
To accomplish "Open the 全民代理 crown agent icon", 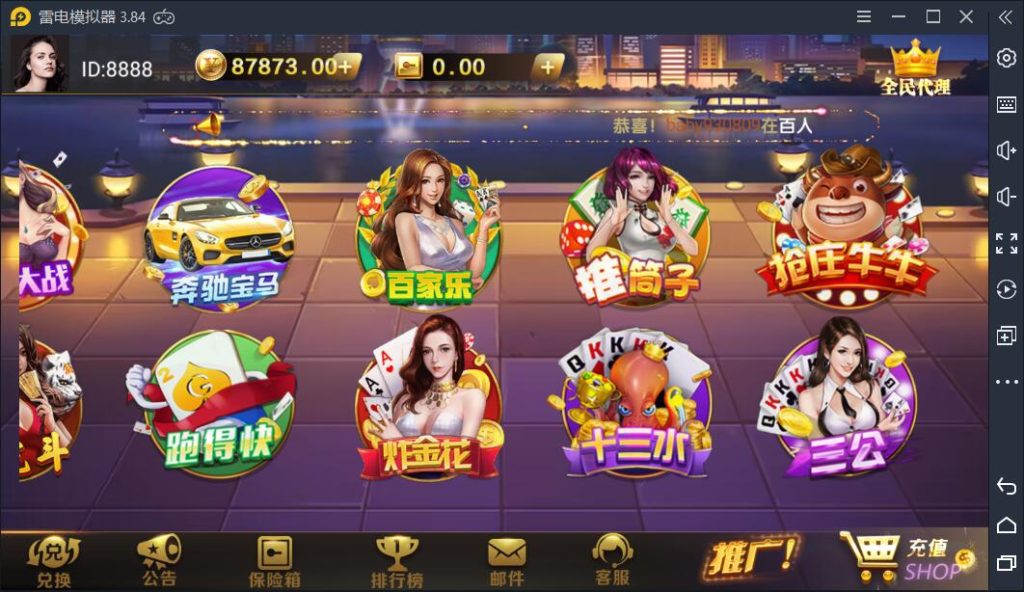I will (x=915, y=67).
